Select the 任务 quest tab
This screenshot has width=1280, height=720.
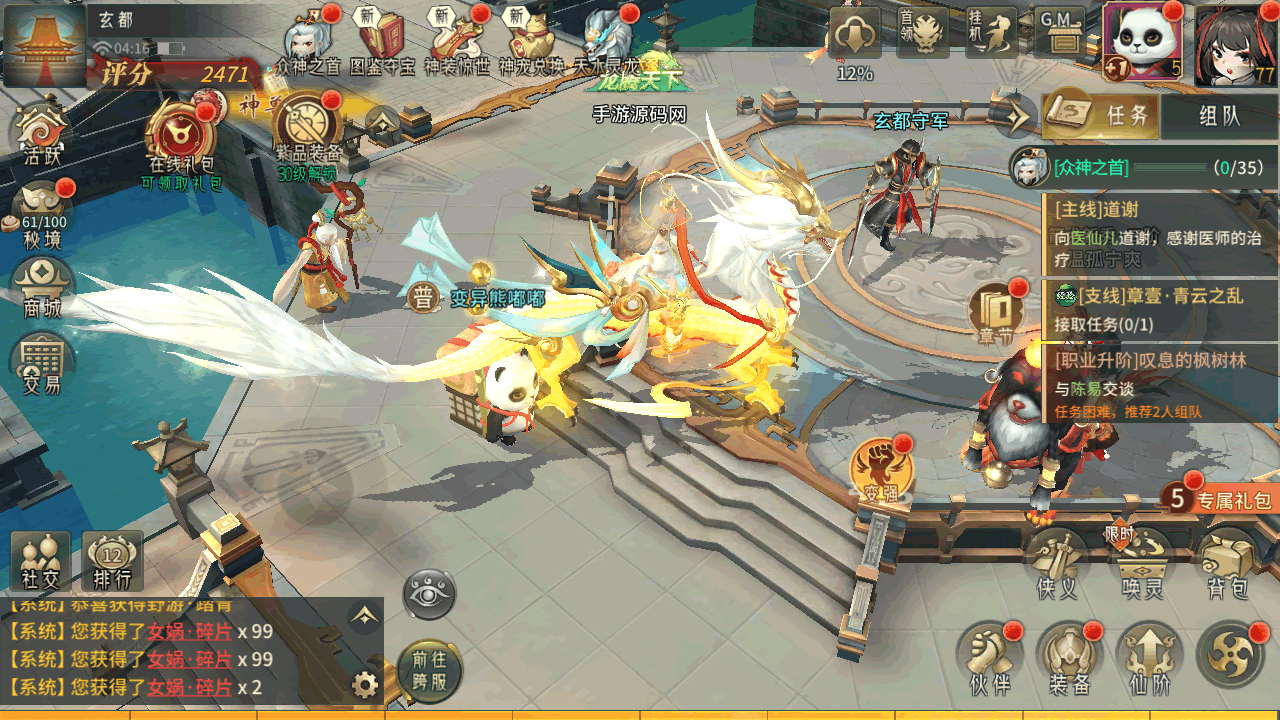1103,116
